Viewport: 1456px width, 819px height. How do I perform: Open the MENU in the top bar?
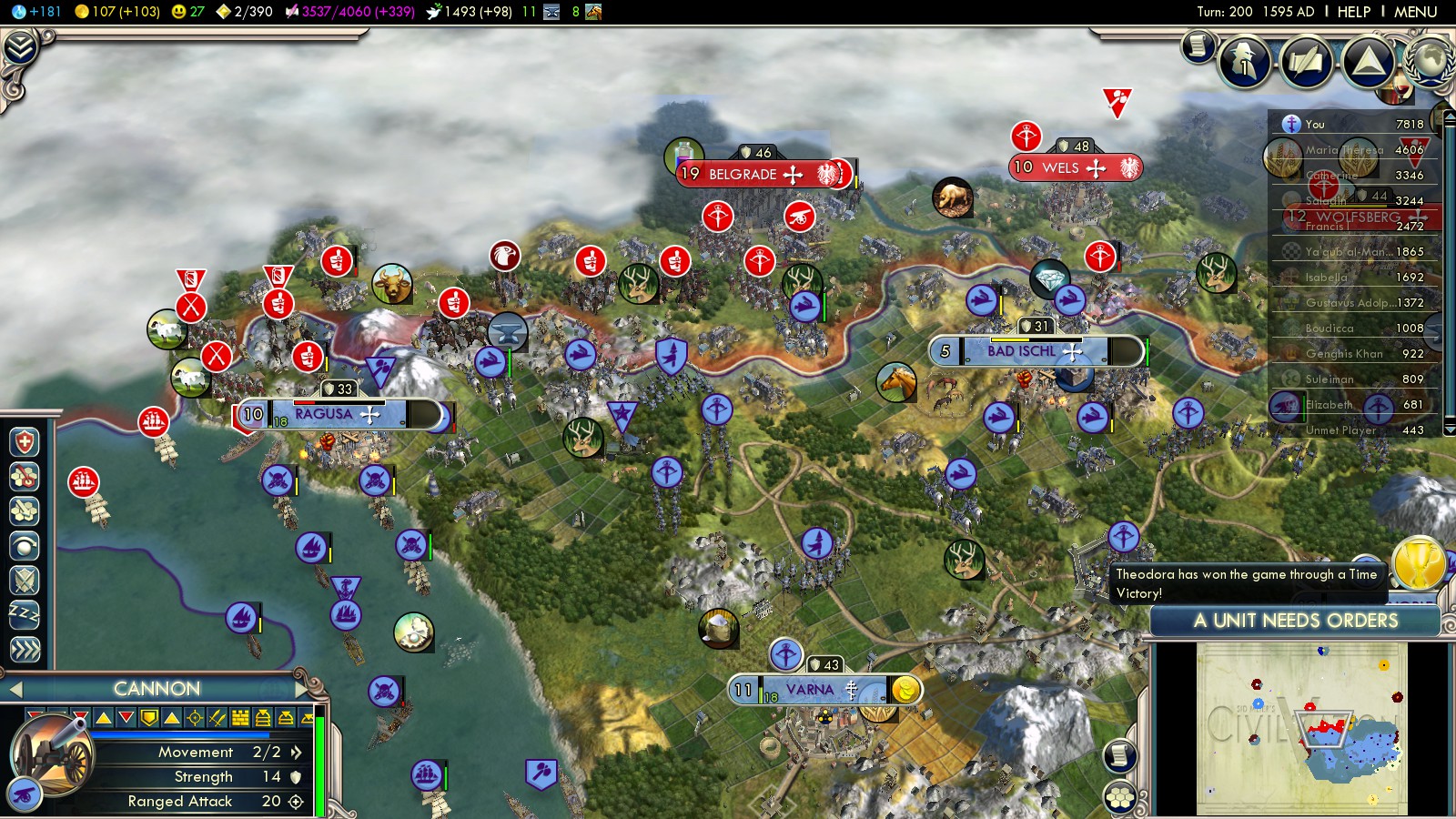pos(1415,12)
